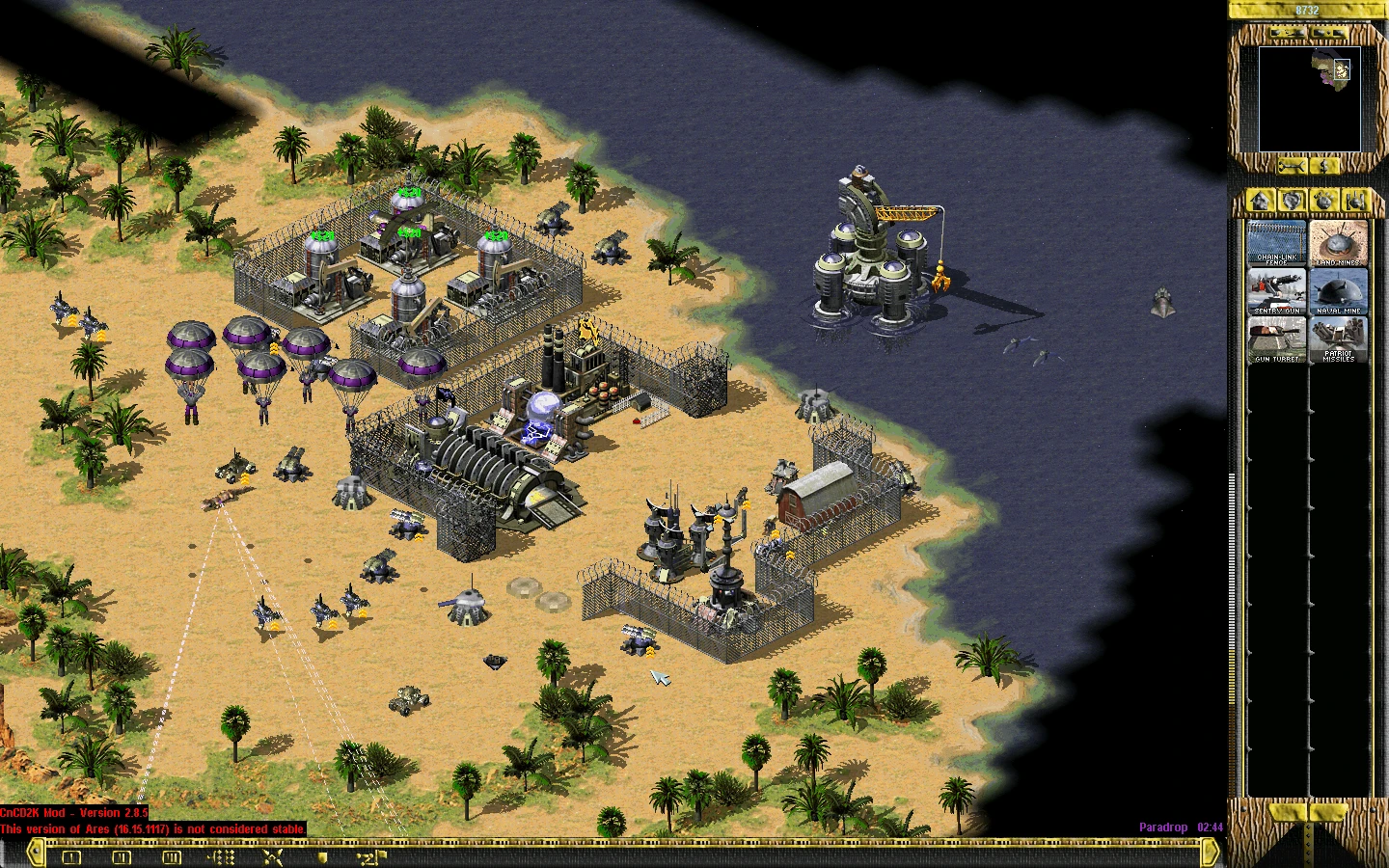
Task: Activate the wrench repair button
Action: click(x=1291, y=167)
